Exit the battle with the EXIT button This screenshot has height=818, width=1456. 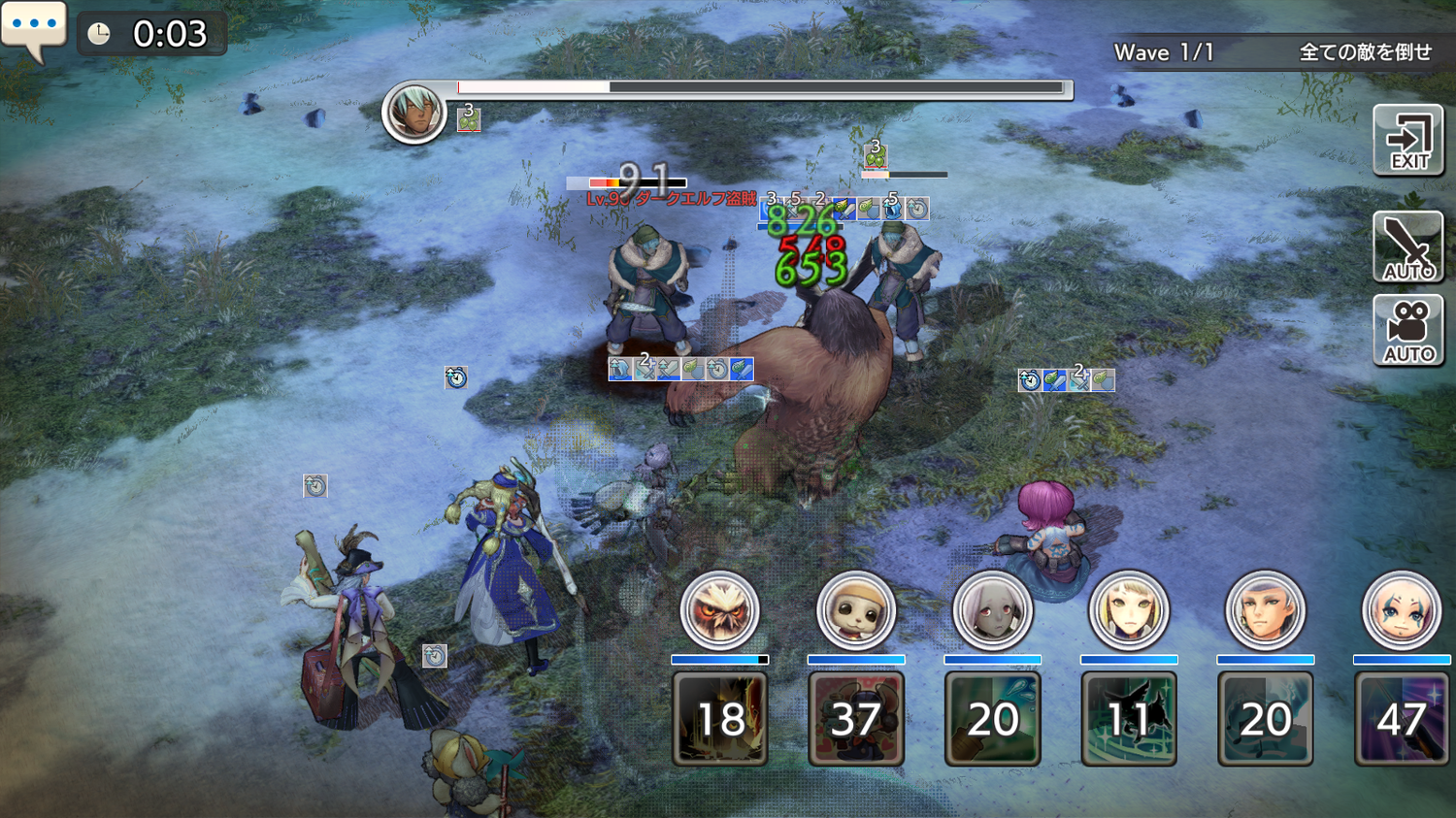pos(1407,141)
